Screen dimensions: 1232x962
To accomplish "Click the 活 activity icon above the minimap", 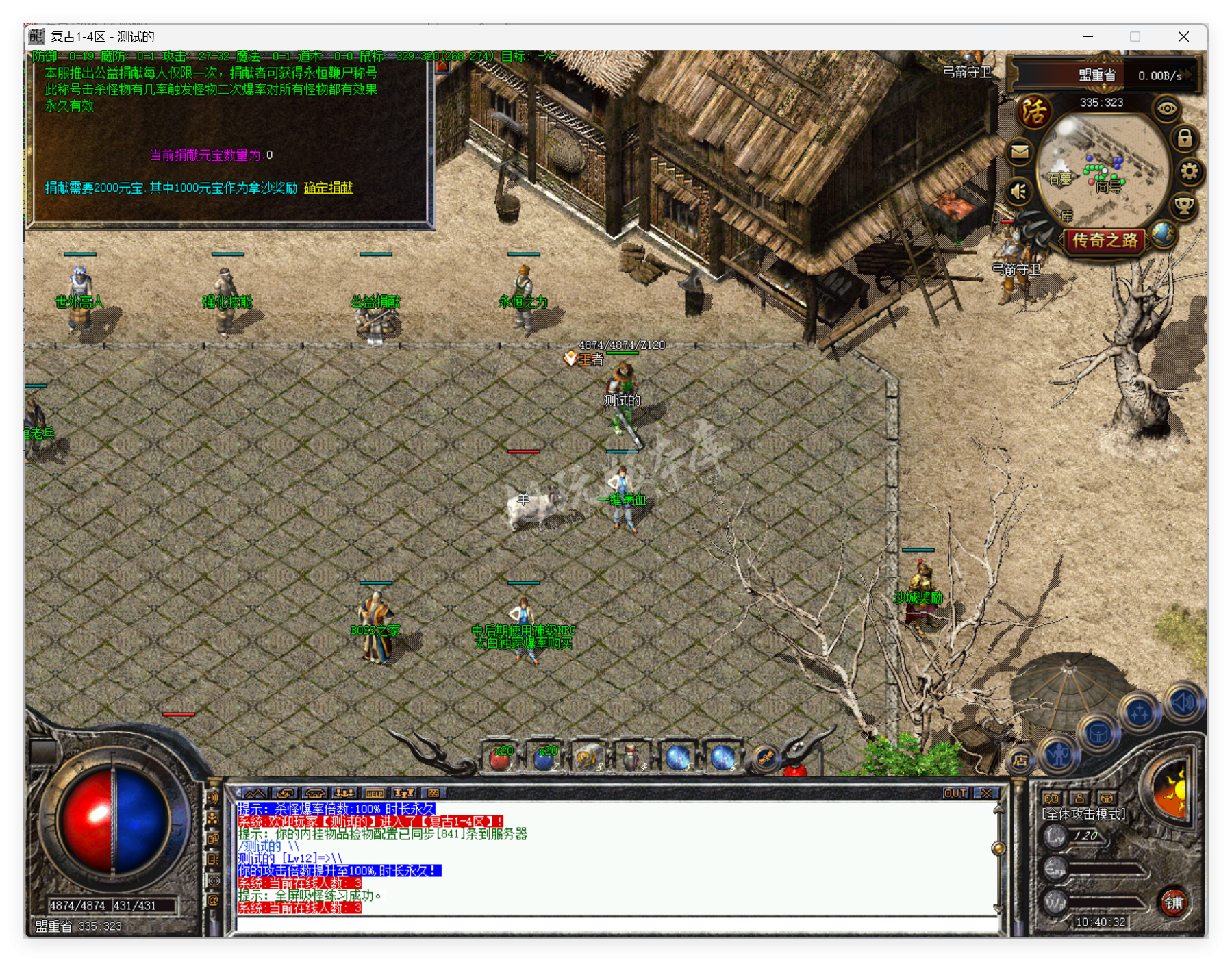I will coord(1036,112).
